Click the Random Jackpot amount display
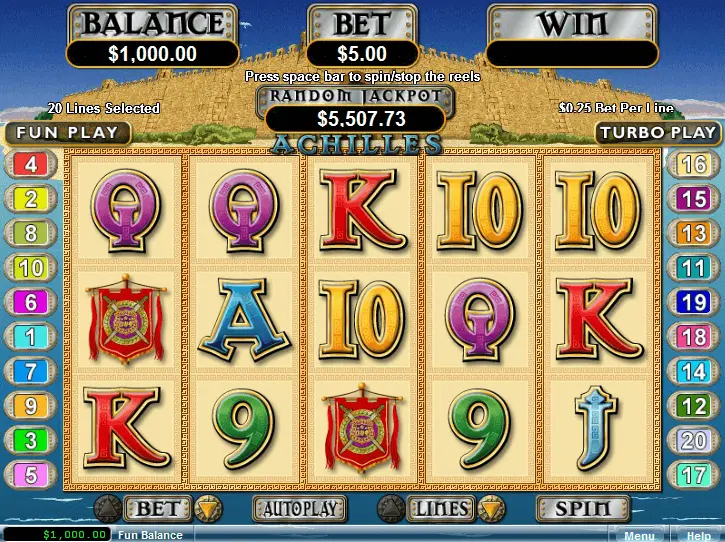Image resolution: width=725 pixels, height=542 pixels. 355,119
